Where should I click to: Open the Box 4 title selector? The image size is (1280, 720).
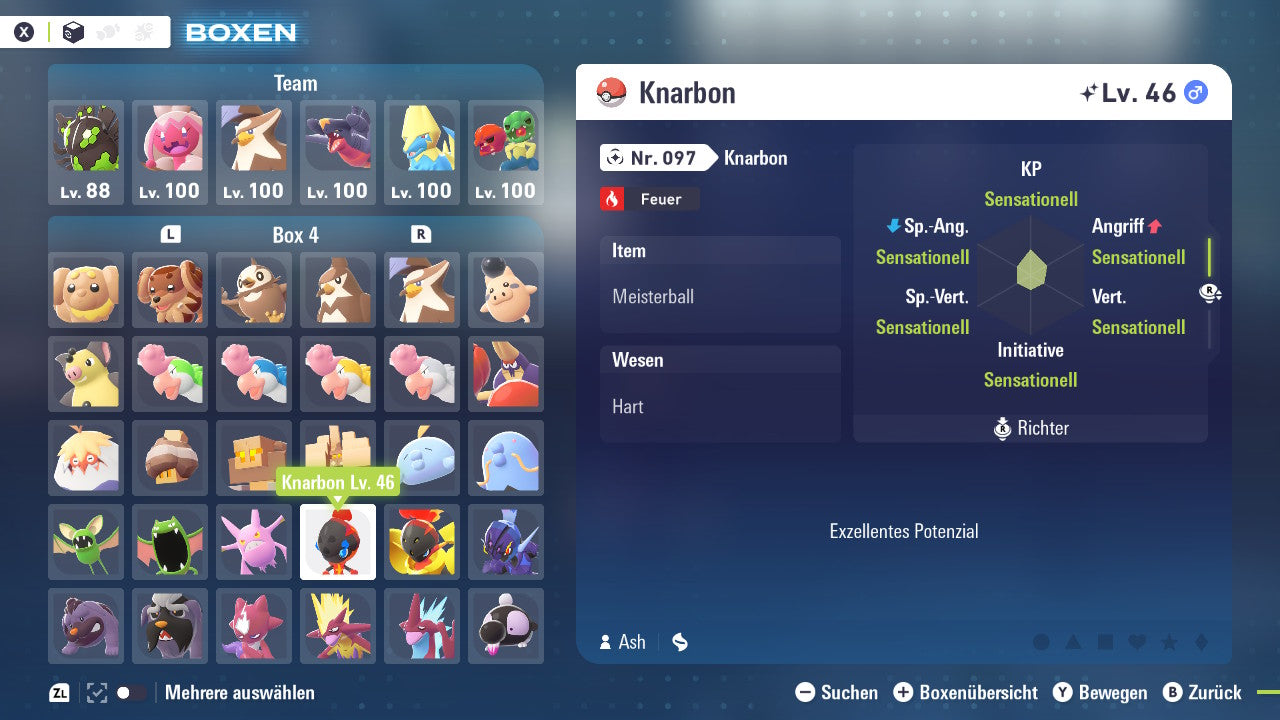pyautogui.click(x=295, y=235)
